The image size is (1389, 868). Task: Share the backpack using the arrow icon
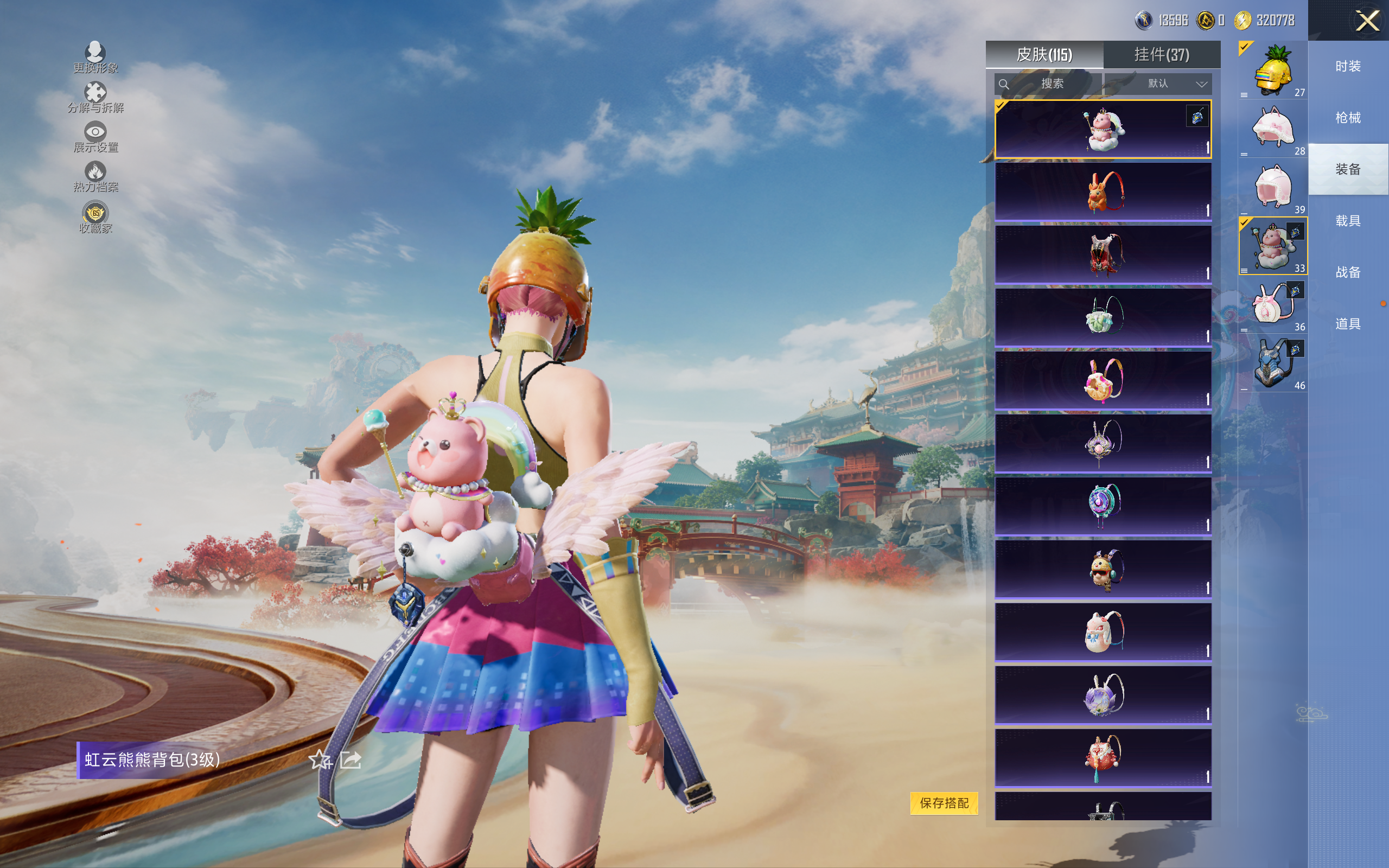[x=351, y=760]
